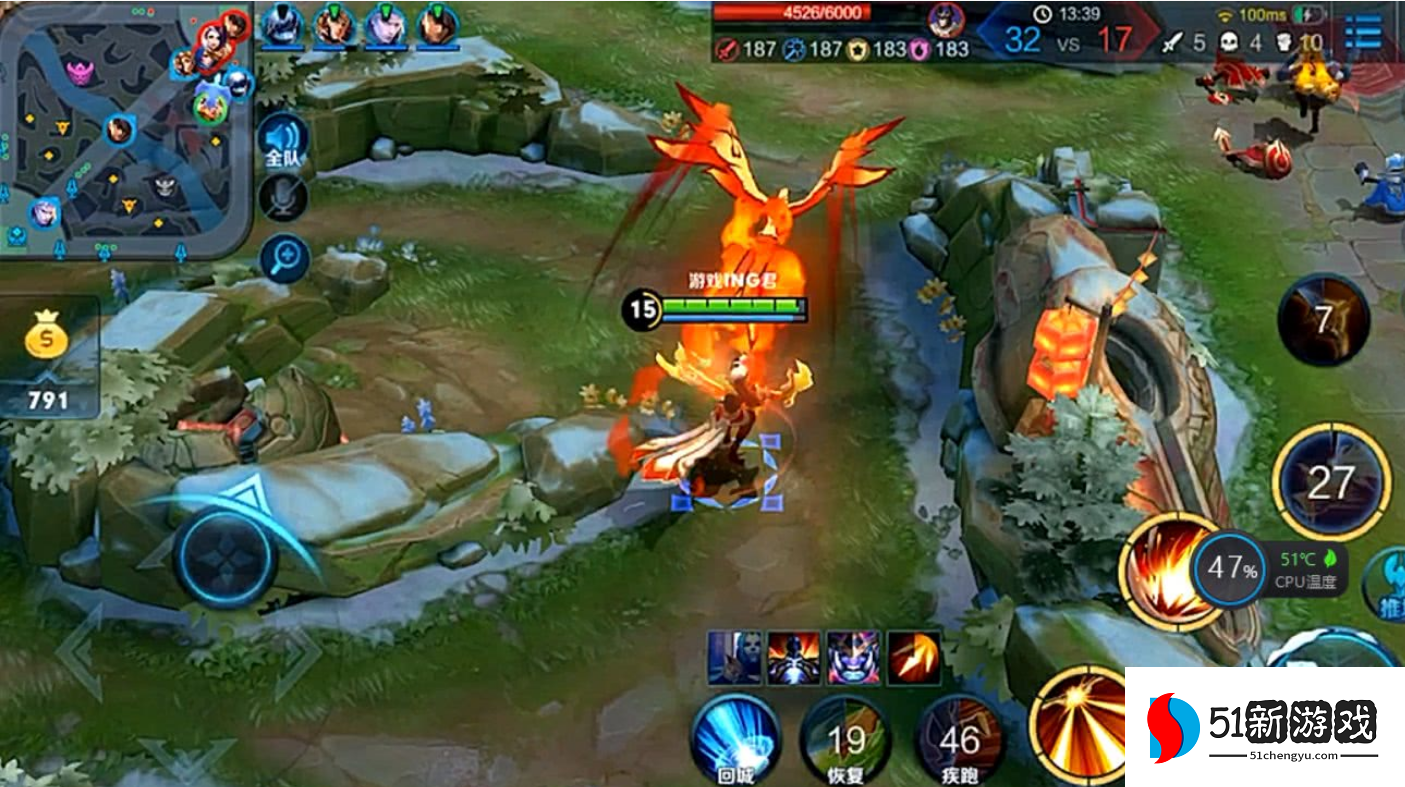
Task: Select the pink-faced hero buff icon
Action: click(852, 658)
